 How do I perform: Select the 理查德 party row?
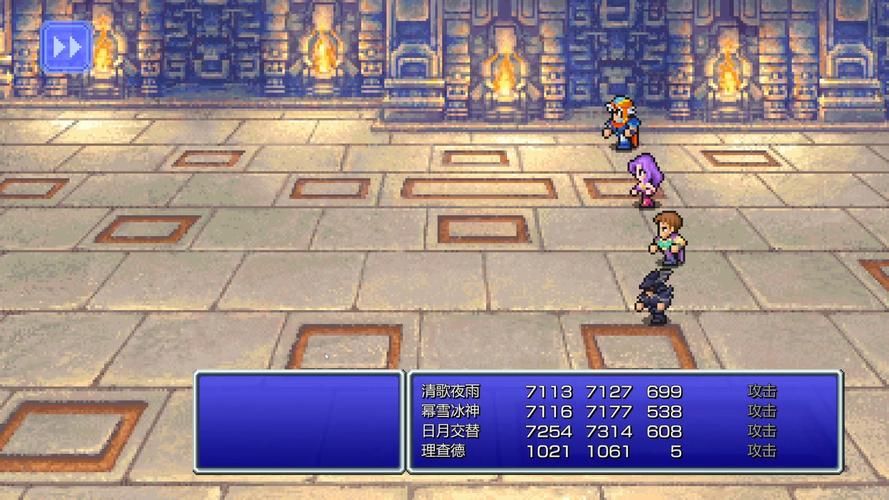coord(444,451)
